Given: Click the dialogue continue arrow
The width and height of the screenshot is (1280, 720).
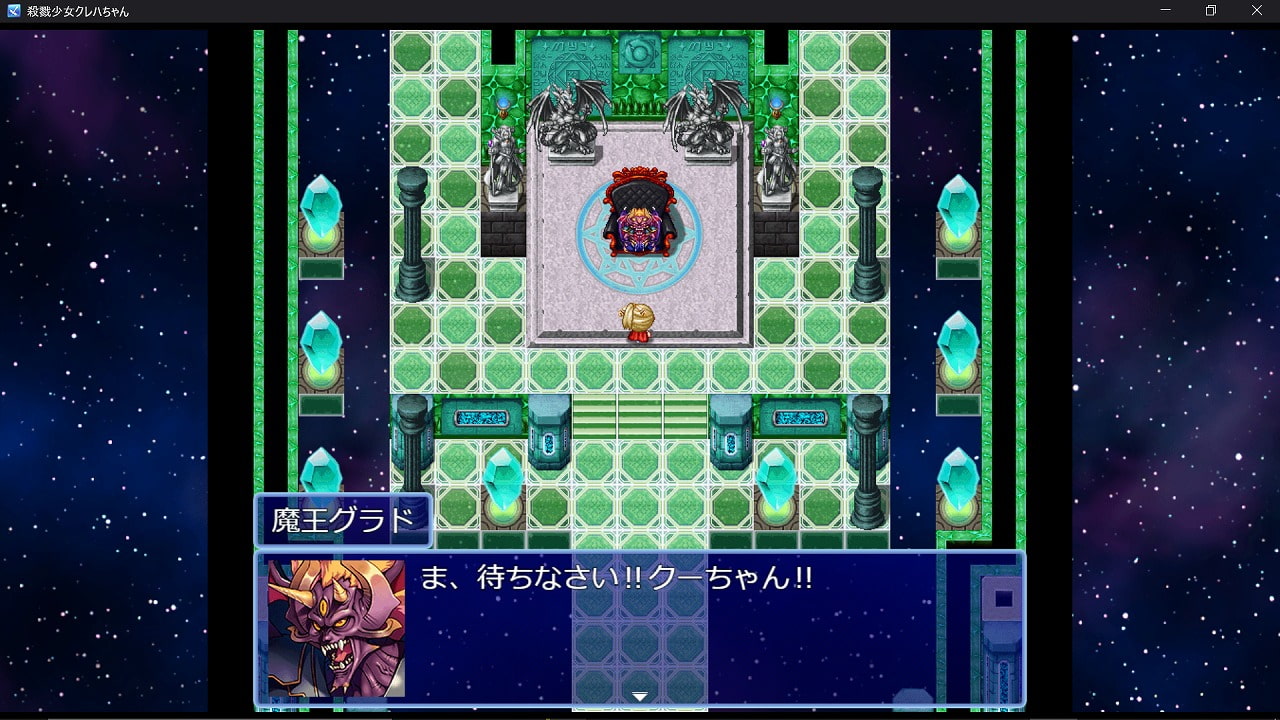Looking at the screenshot, I should coord(640,696).
